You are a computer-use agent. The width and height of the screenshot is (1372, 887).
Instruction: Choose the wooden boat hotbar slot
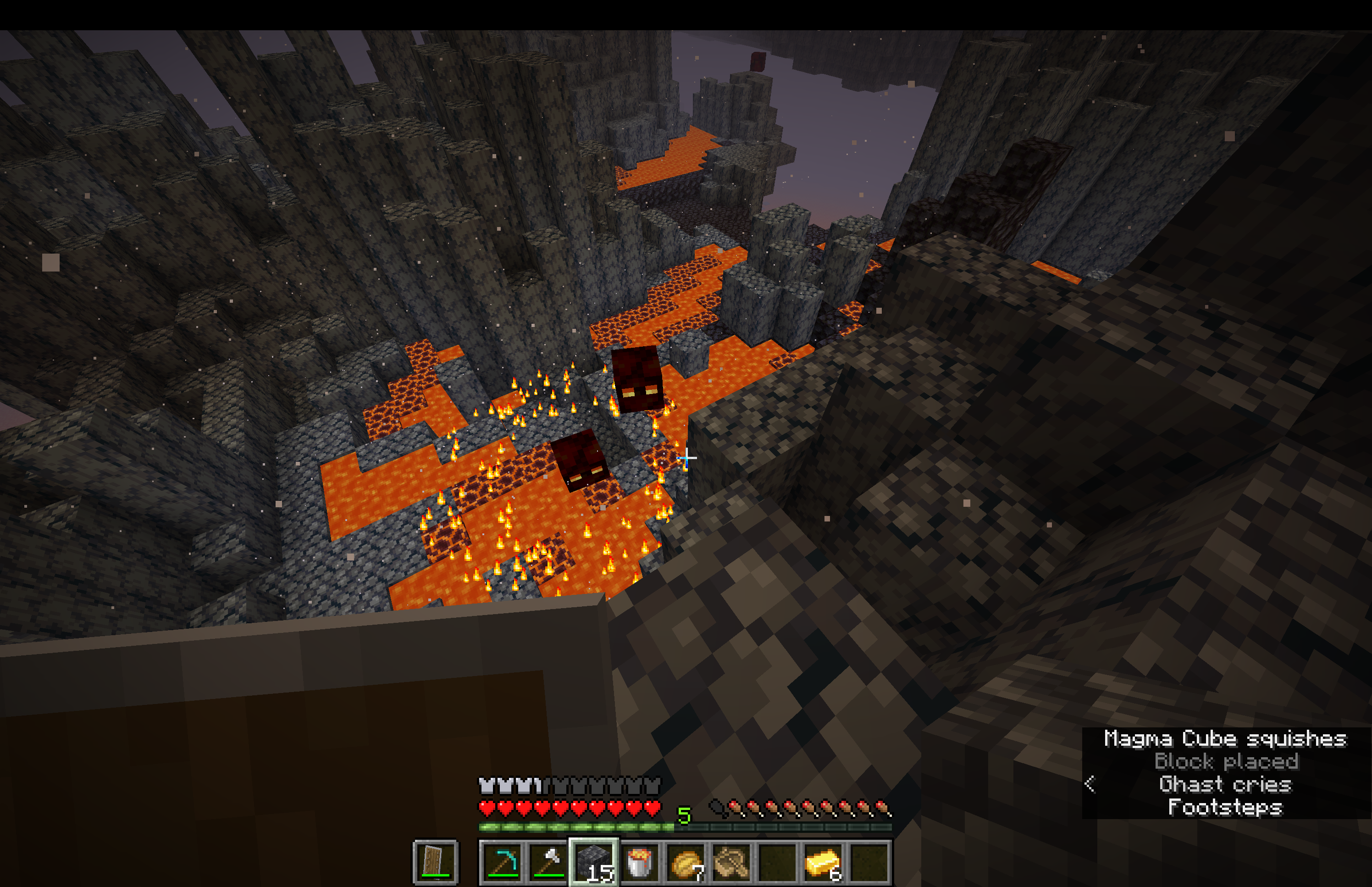[732, 862]
